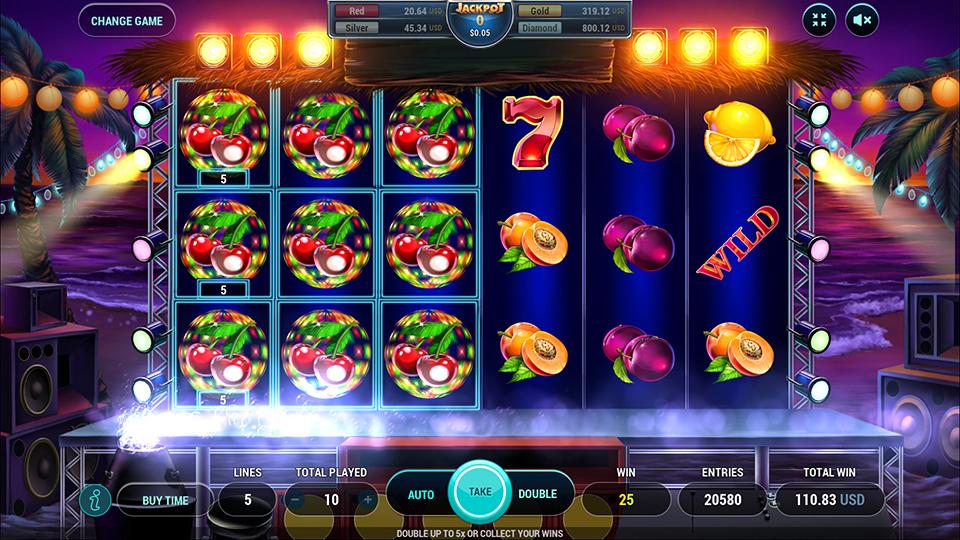This screenshot has height=540, width=960.
Task: Increase total played with plus button
Action: point(367,499)
